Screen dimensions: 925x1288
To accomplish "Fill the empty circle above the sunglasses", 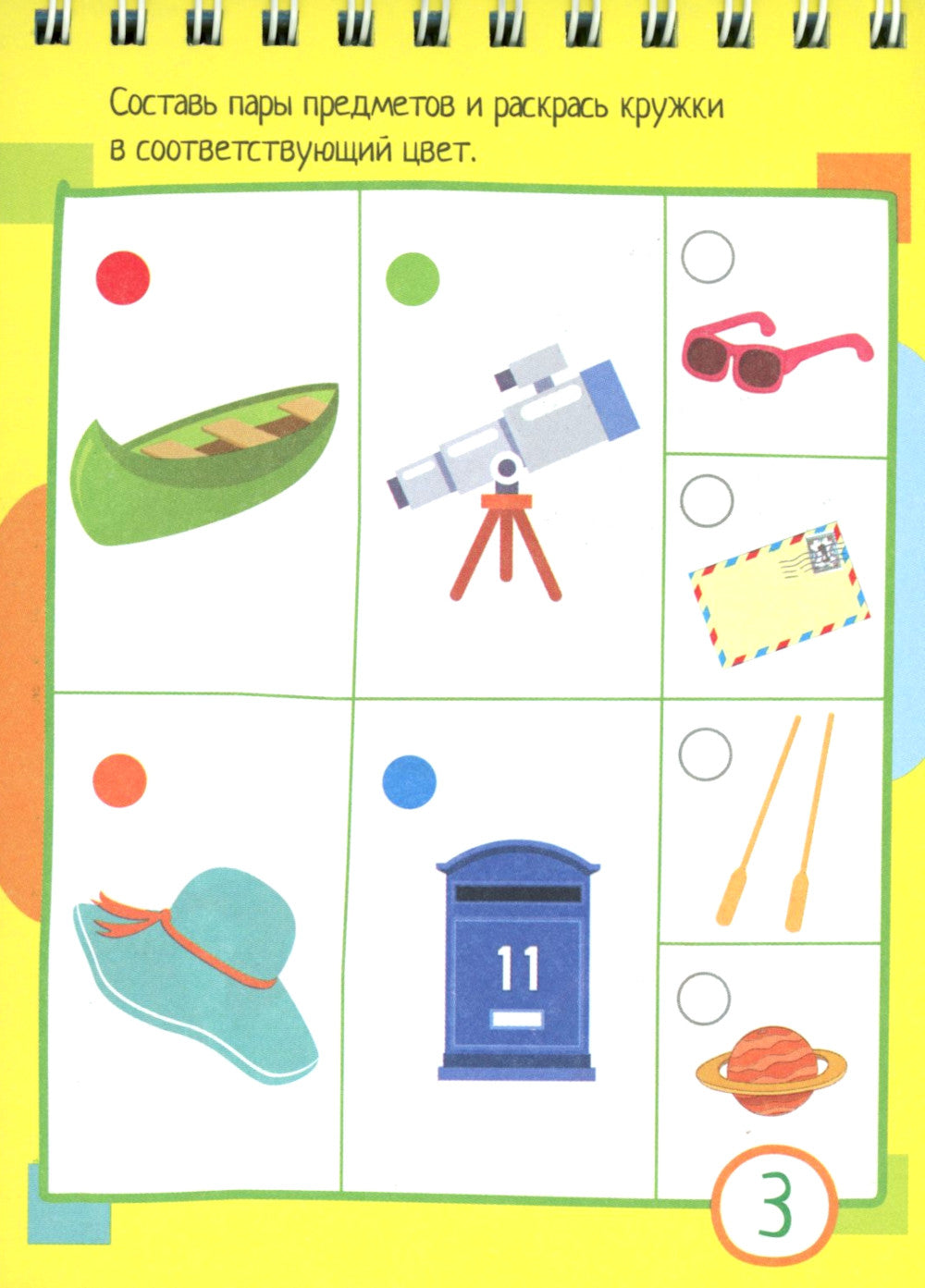I will [x=708, y=257].
